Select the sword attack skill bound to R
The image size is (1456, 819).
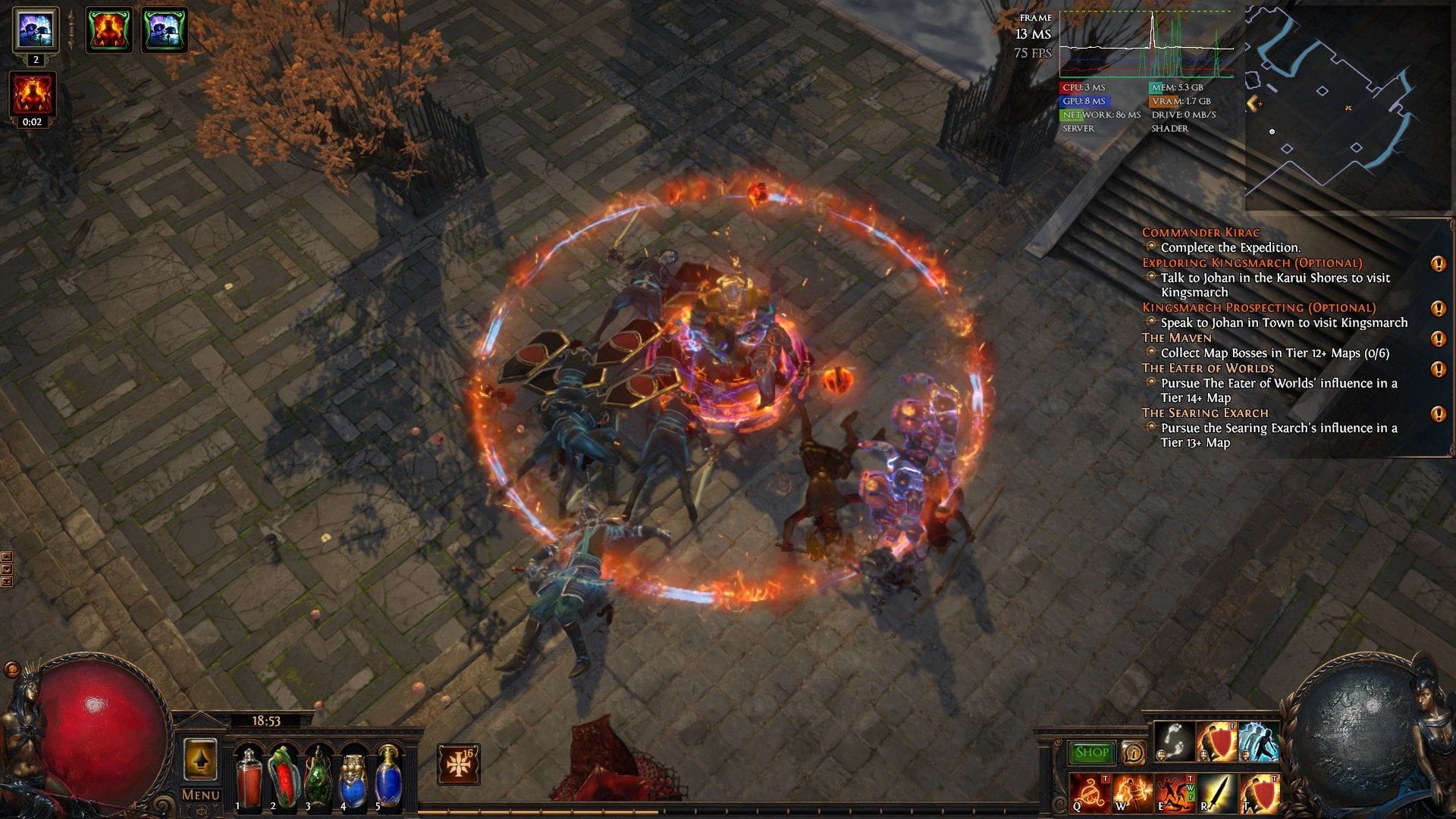[x=1218, y=792]
